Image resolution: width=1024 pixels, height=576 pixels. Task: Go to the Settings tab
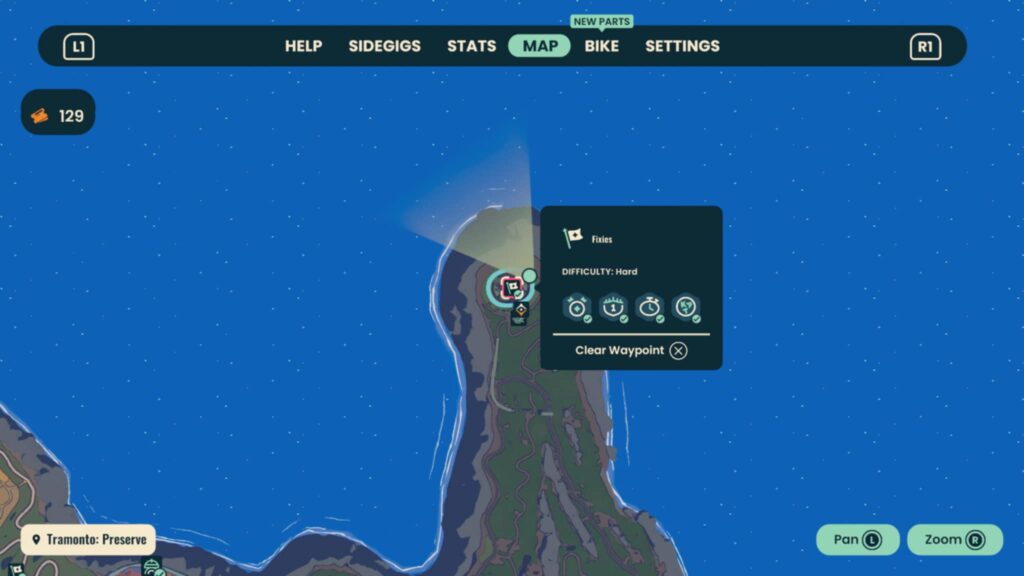(x=682, y=46)
